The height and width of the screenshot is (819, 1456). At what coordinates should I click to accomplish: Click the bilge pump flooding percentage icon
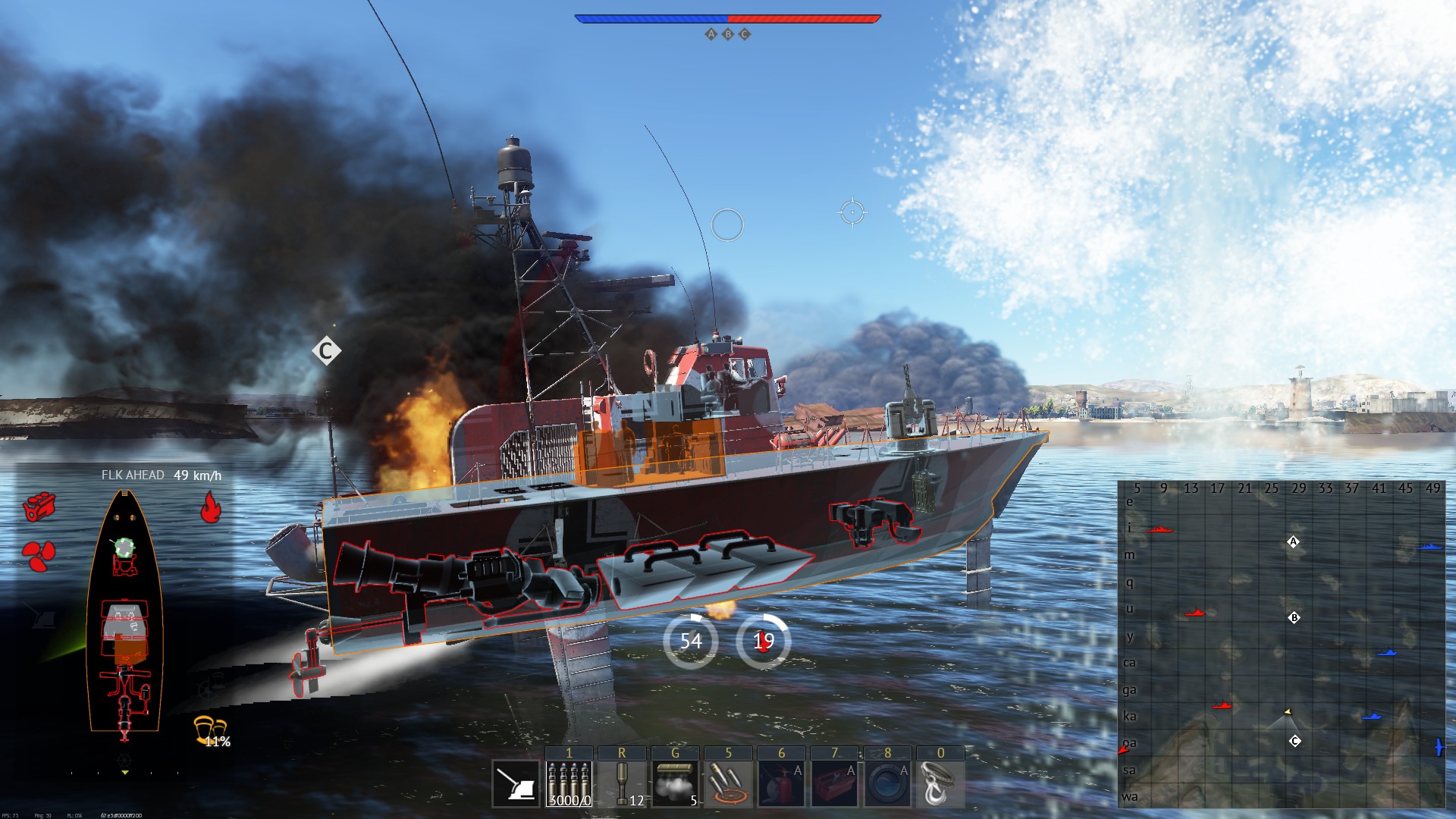point(211,730)
